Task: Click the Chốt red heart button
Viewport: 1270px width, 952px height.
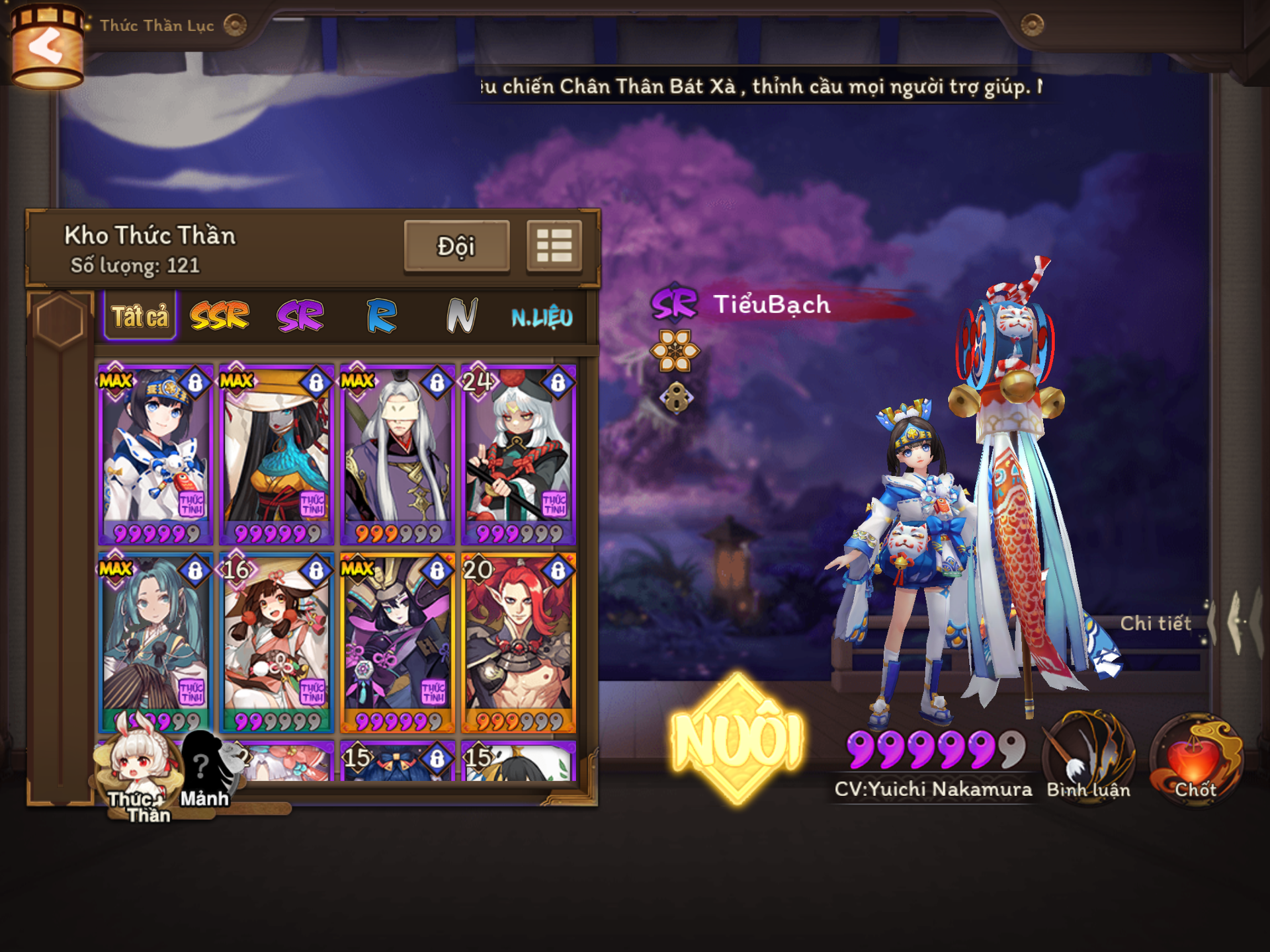Action: tap(1196, 759)
